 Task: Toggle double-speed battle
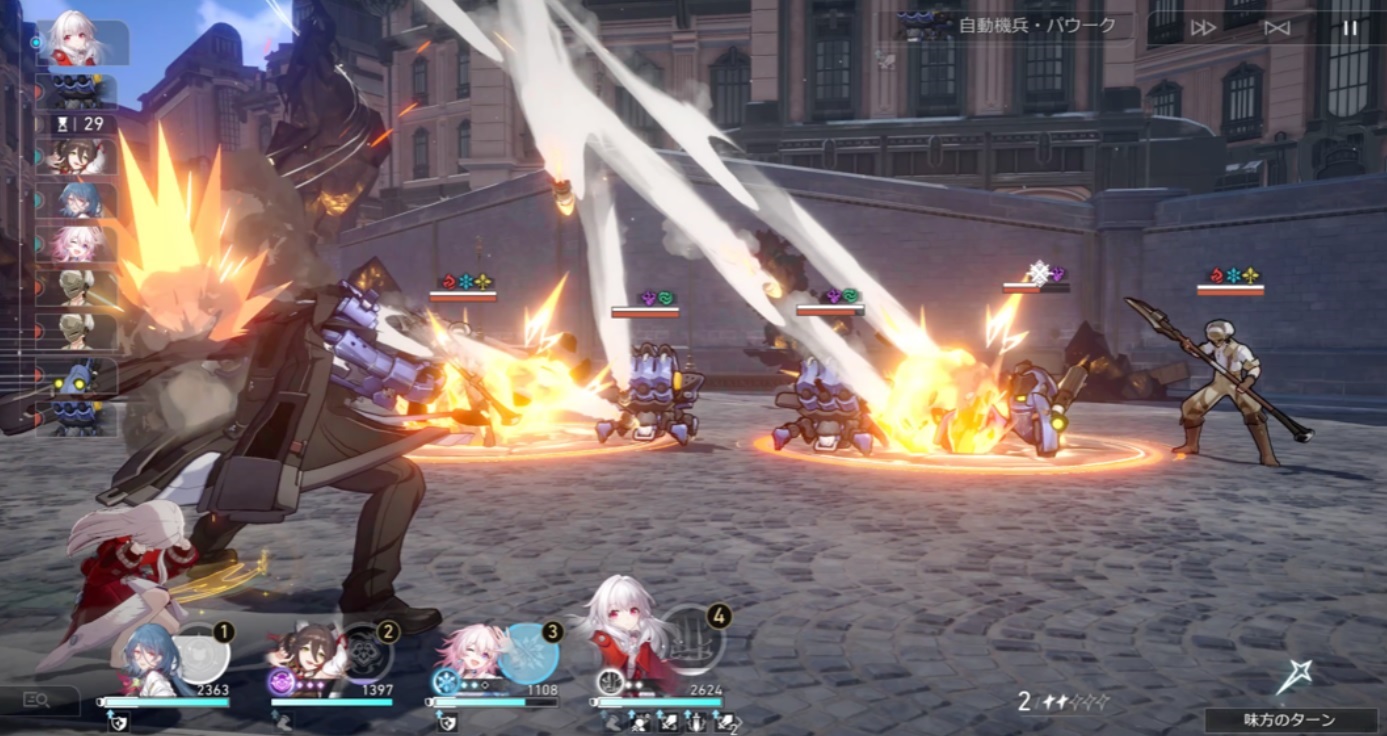[1203, 28]
